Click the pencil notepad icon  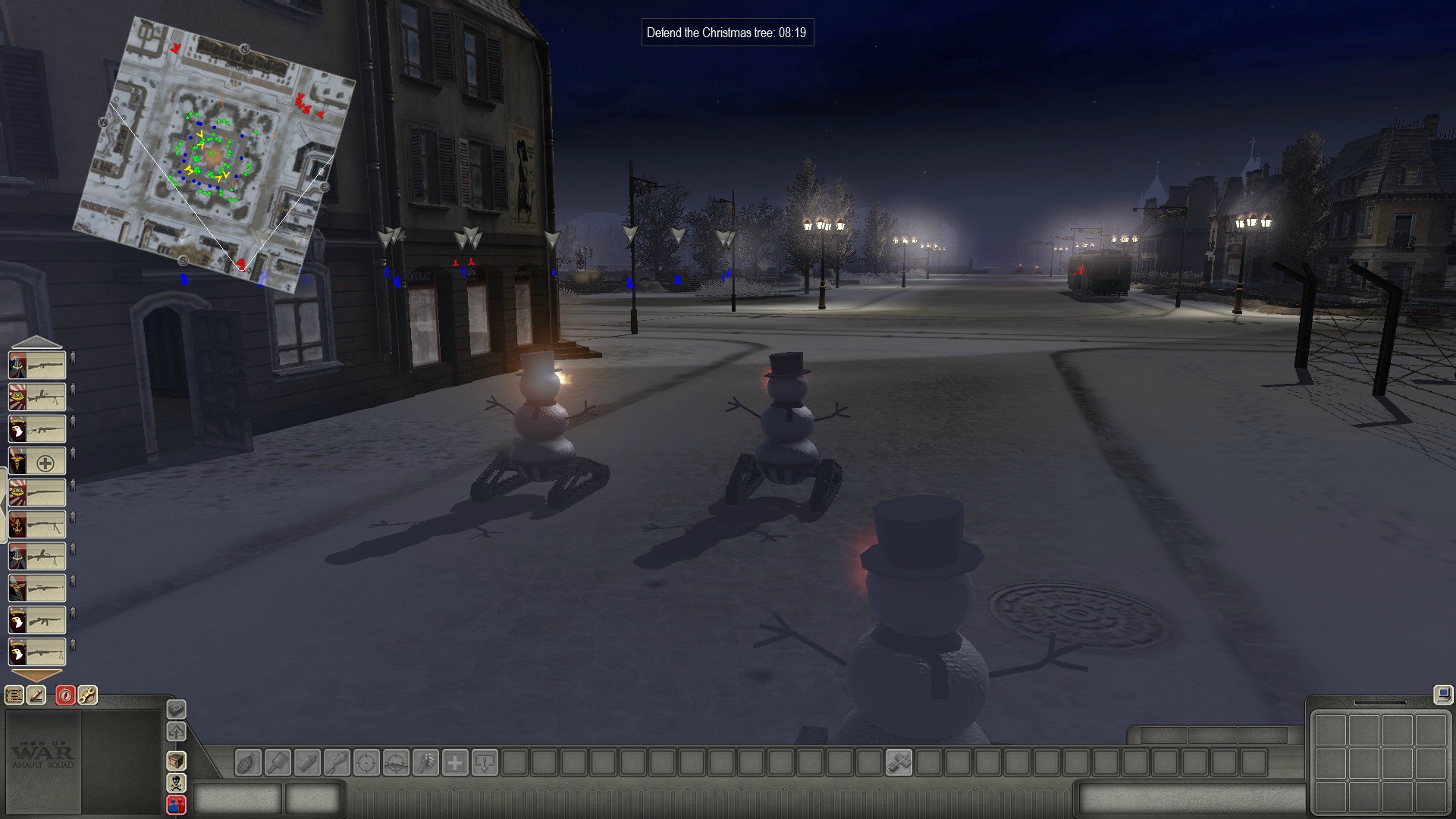tap(36, 695)
